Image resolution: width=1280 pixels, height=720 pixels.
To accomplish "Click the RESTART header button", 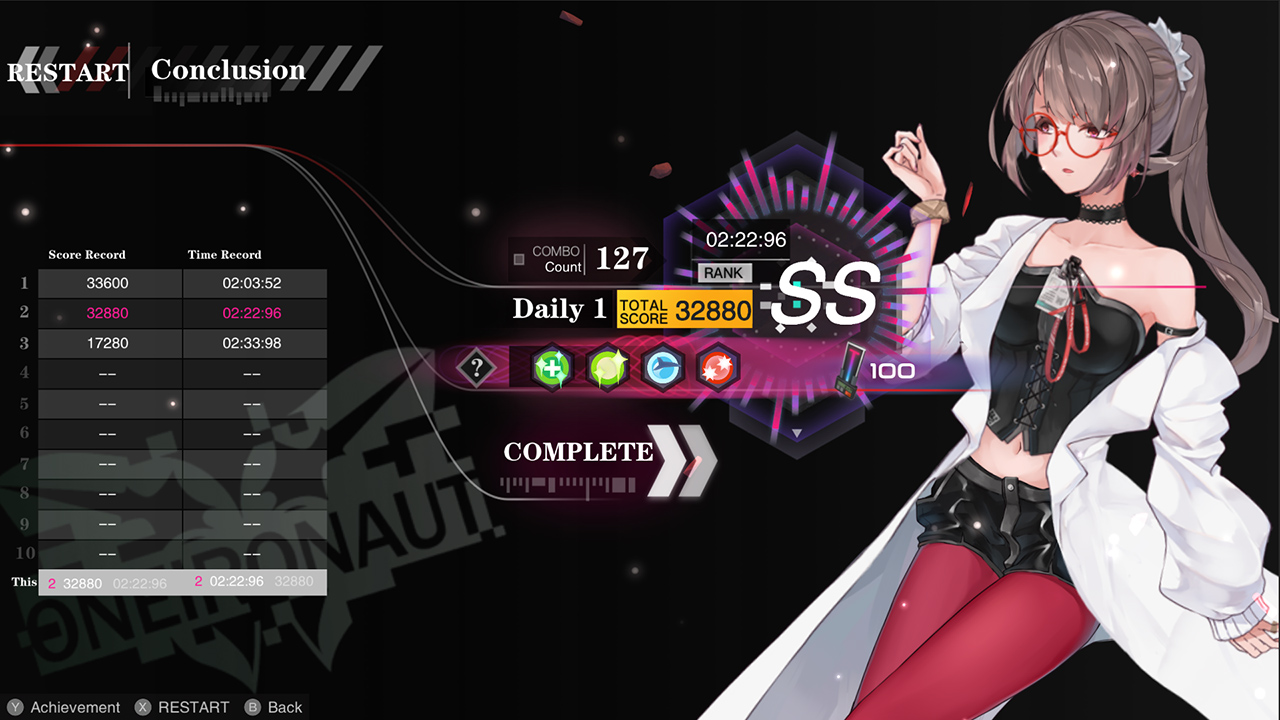I will [67, 70].
